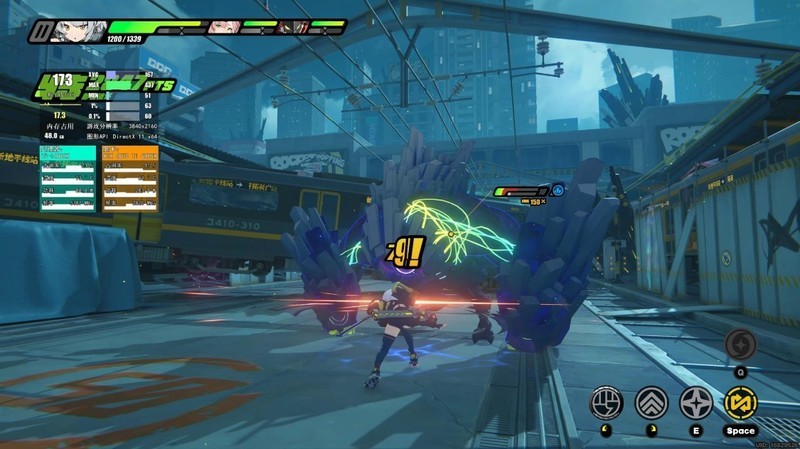
Task: Switch to the red-and-black teammate portrait
Action: pos(292,27)
